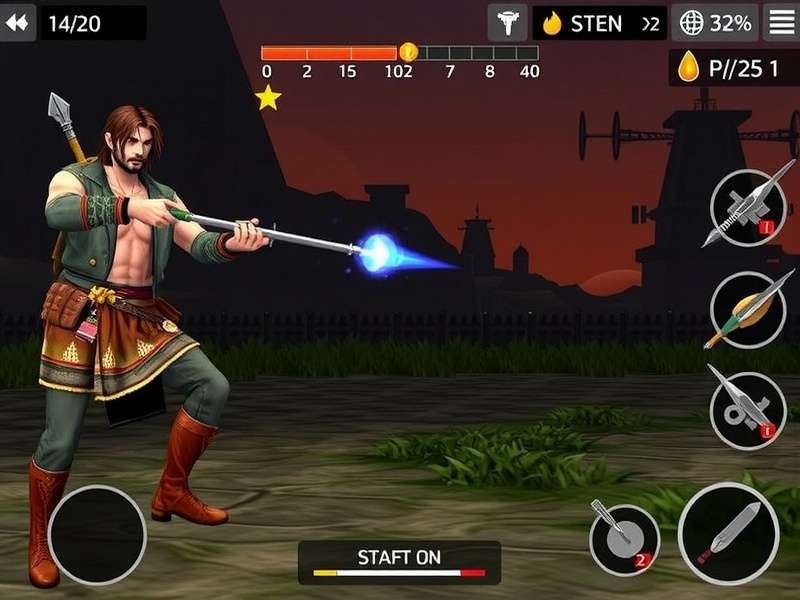800x600 pixels.
Task: Attack with the large sword button
Action: click(728, 533)
